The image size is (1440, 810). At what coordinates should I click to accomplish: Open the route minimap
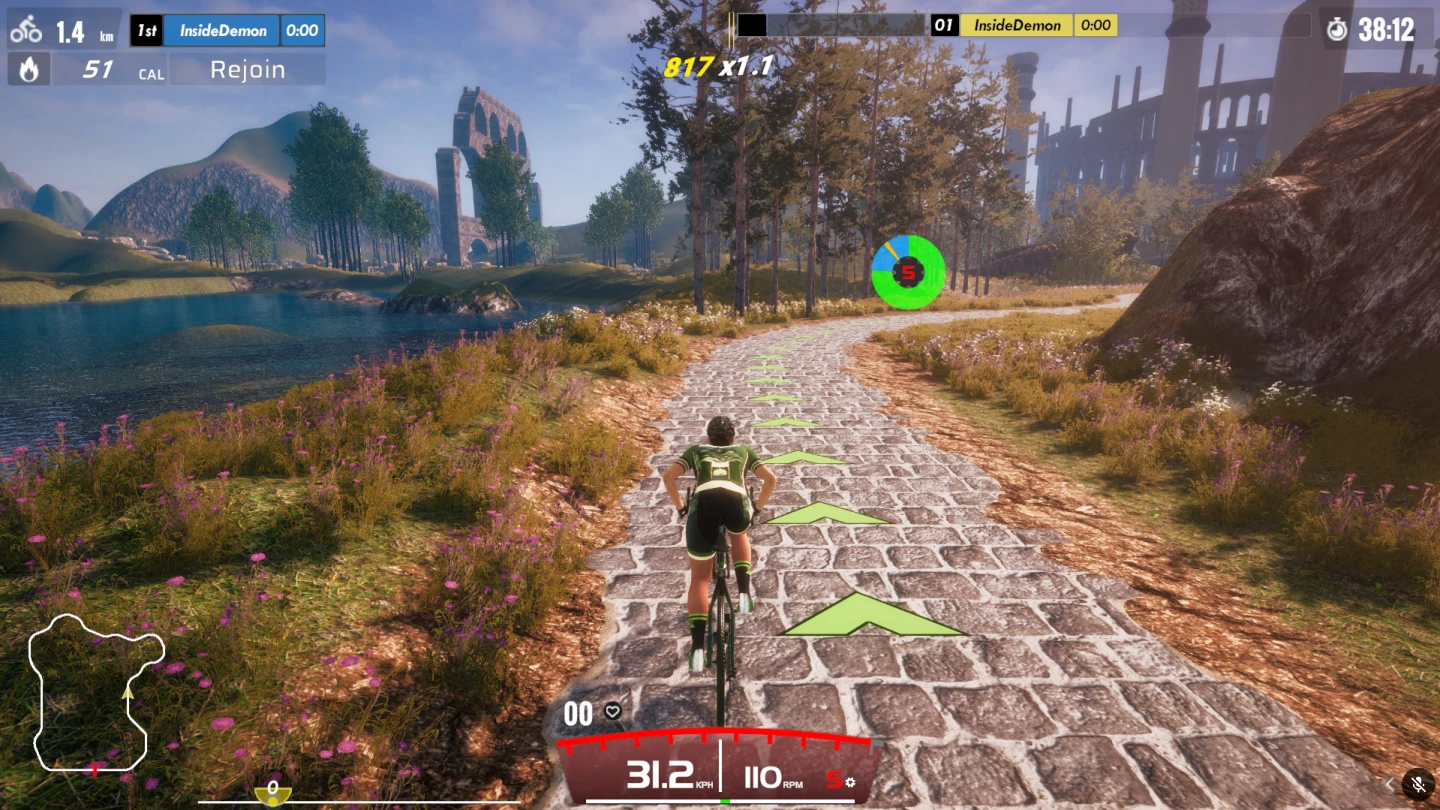pos(95,692)
